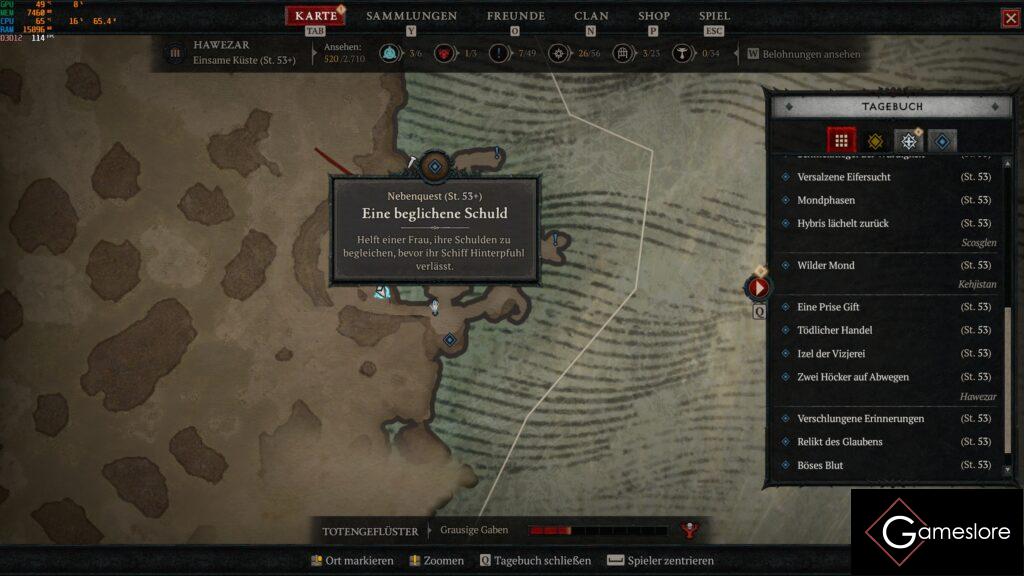Close the map with the red X
The image size is (1024, 576).
point(1010,18)
